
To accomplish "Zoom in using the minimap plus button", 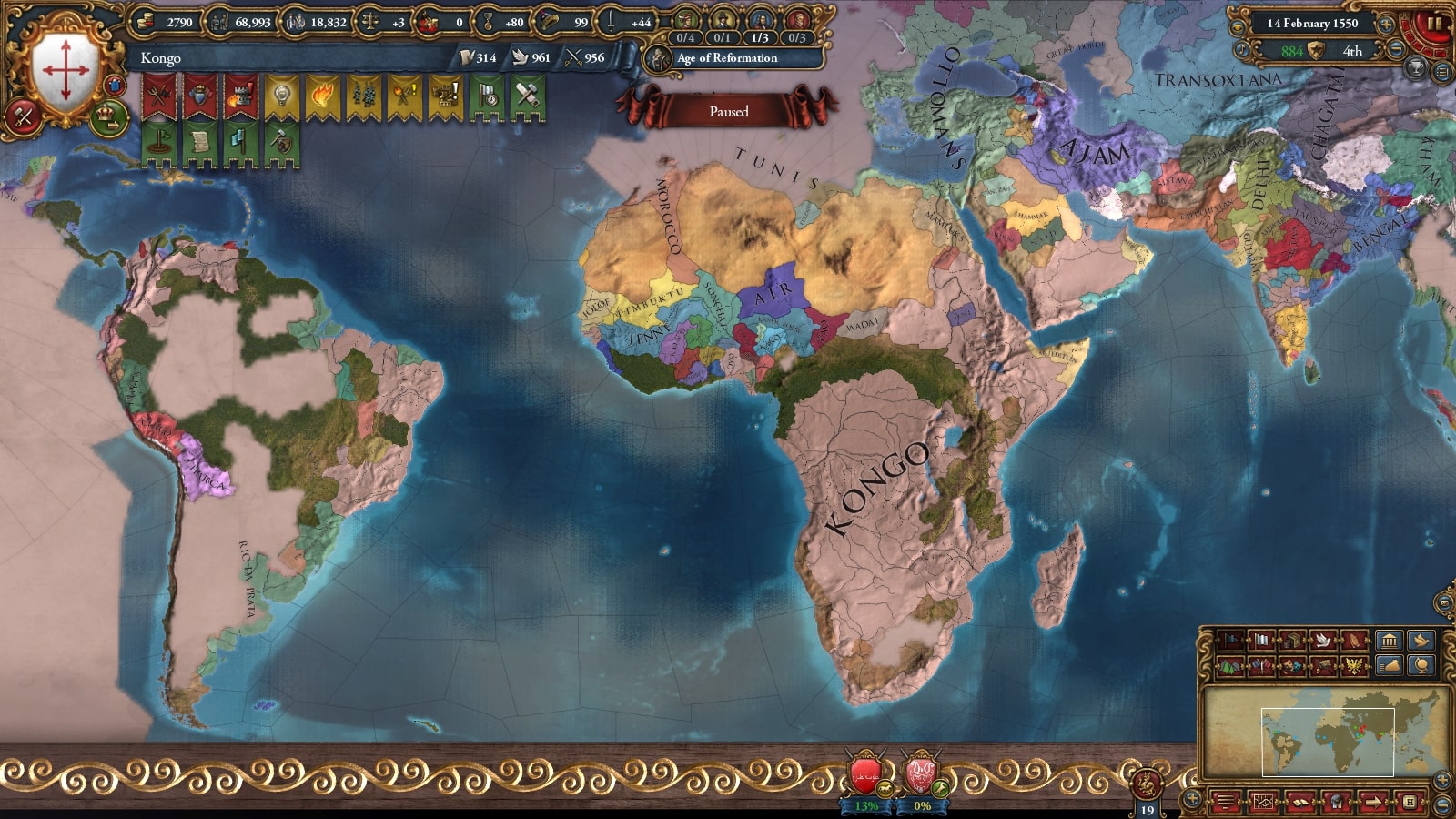I will 1442,780.
